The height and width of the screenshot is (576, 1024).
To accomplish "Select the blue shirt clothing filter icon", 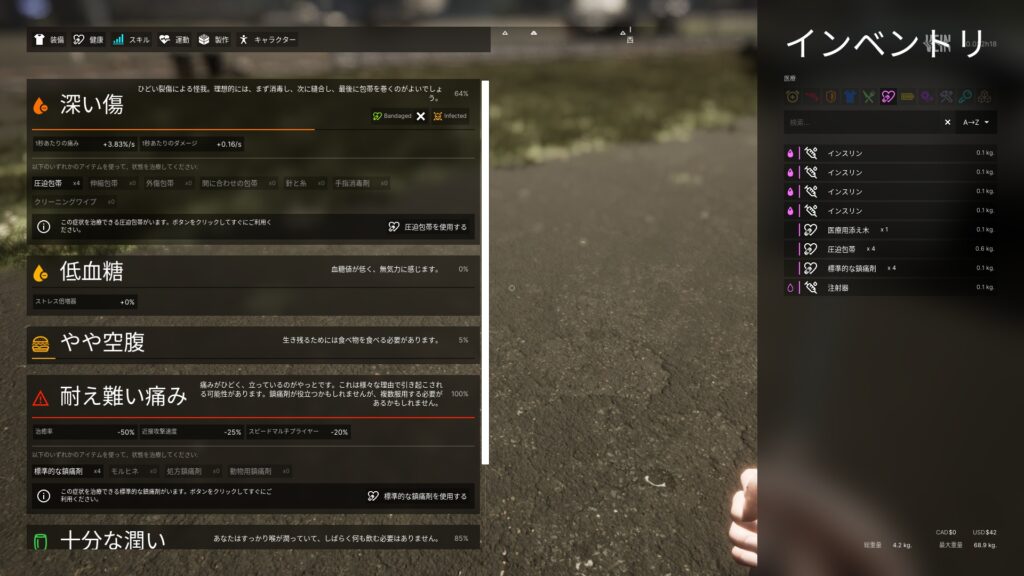I will pos(850,97).
